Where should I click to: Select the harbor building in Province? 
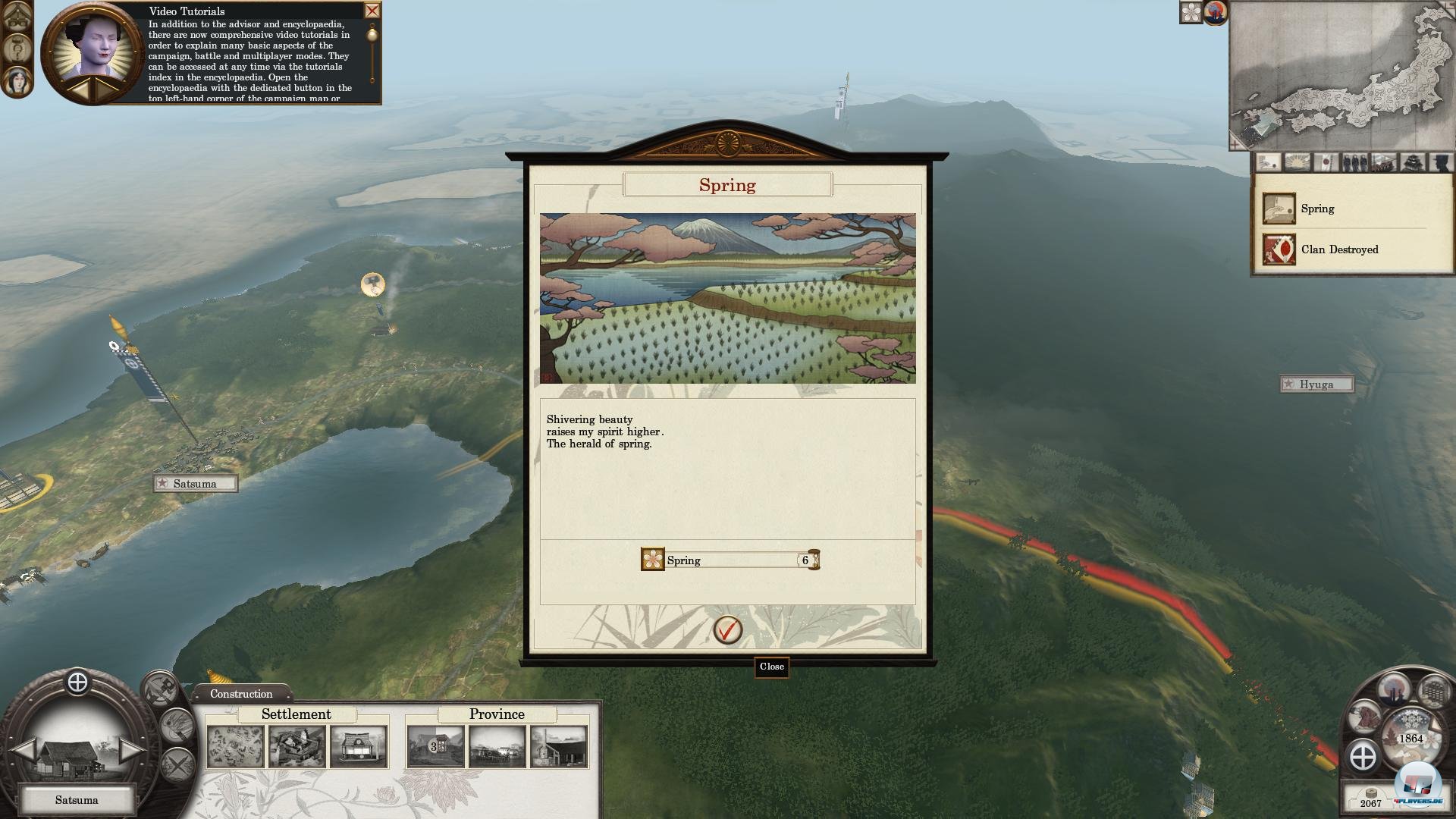tap(497, 746)
